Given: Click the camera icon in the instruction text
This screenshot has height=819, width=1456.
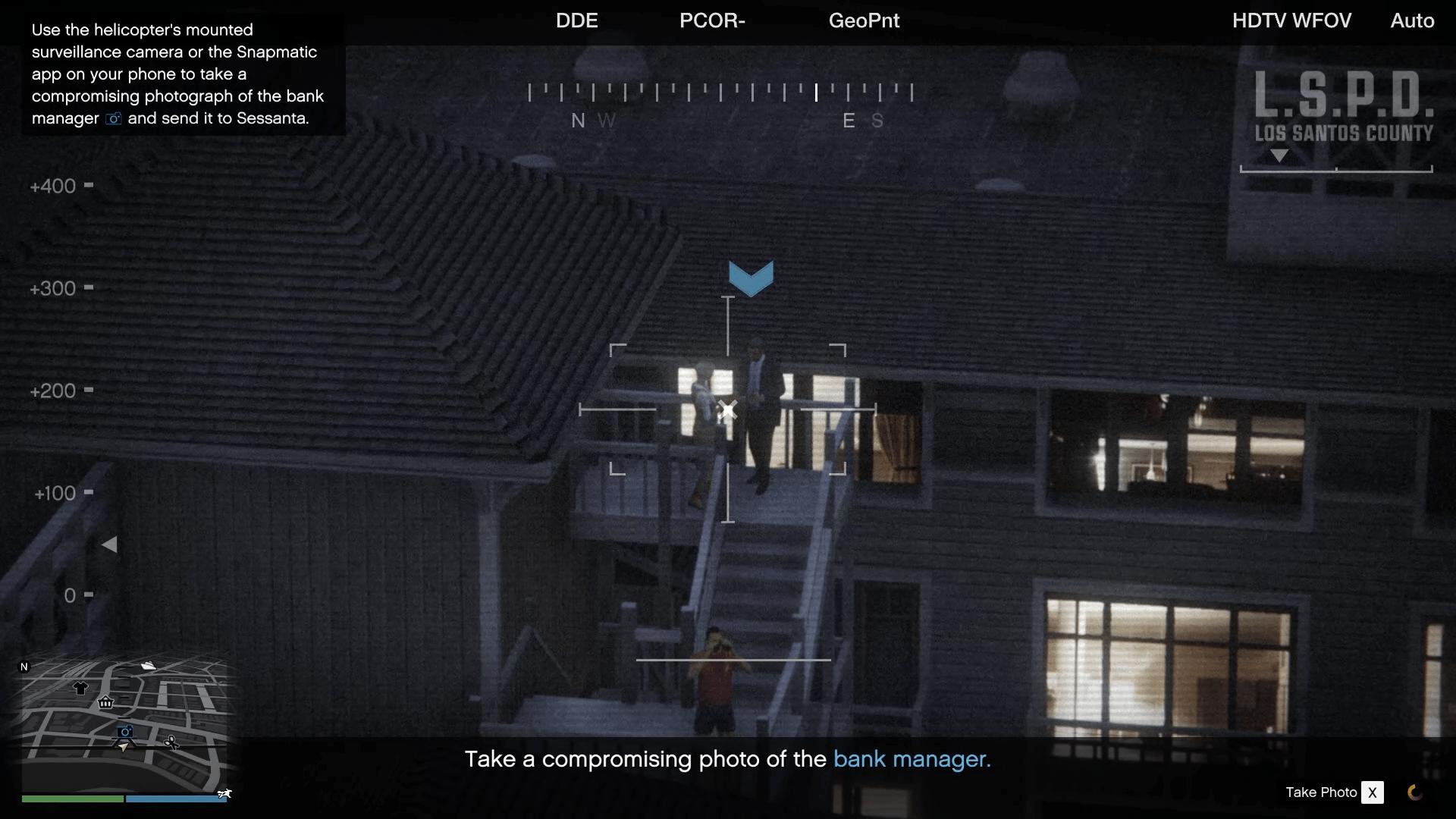Looking at the screenshot, I should [112, 119].
